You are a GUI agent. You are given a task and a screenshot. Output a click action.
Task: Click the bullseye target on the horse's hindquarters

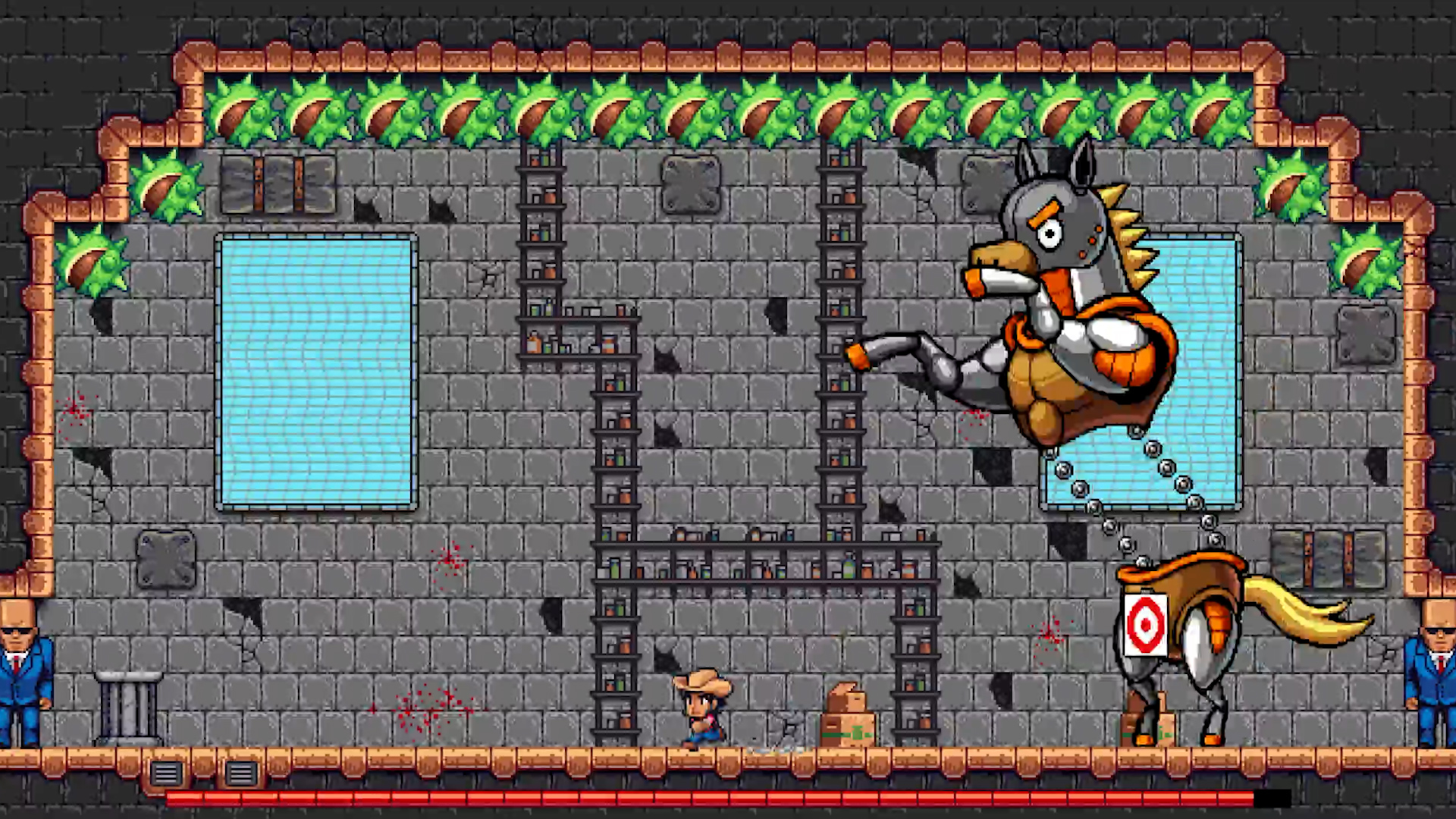(1147, 623)
